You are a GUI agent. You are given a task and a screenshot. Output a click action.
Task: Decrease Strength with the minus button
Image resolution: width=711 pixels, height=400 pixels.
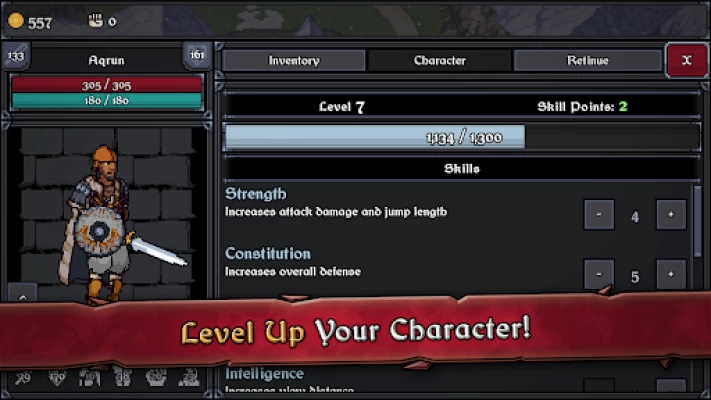(599, 215)
